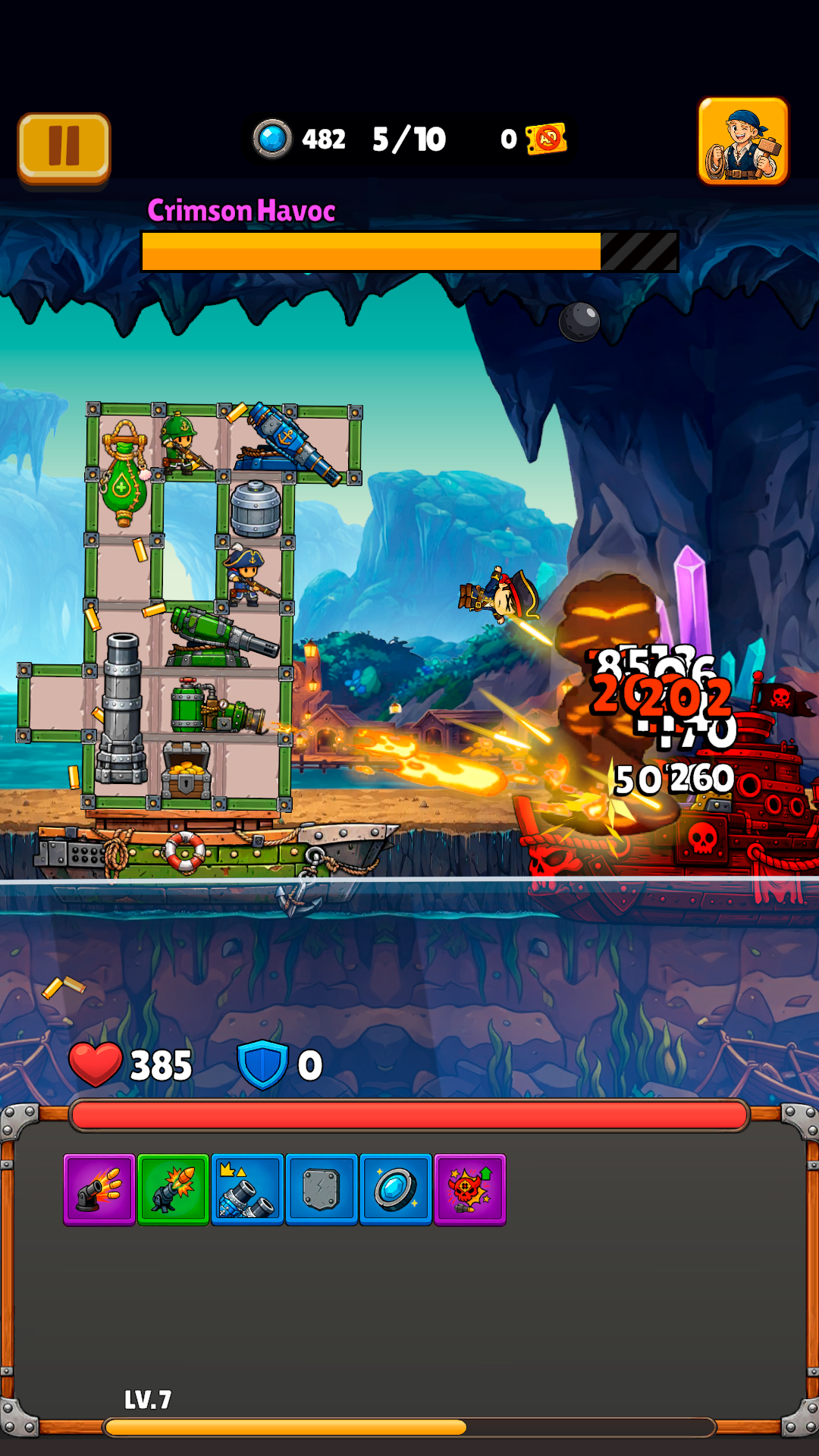Viewport: 819px width, 1456px height.
Task: Pause the game
Action: pyautogui.click(x=64, y=146)
